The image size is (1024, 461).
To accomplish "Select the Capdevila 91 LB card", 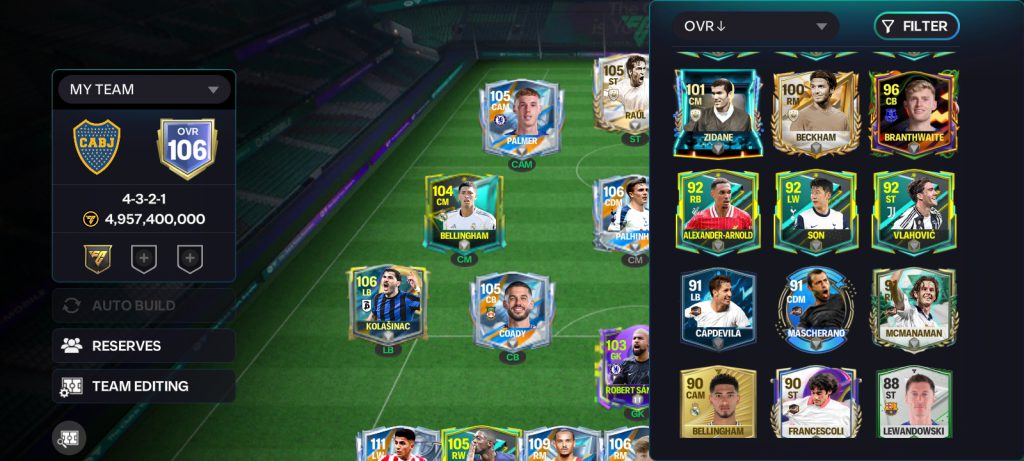I will (717, 308).
